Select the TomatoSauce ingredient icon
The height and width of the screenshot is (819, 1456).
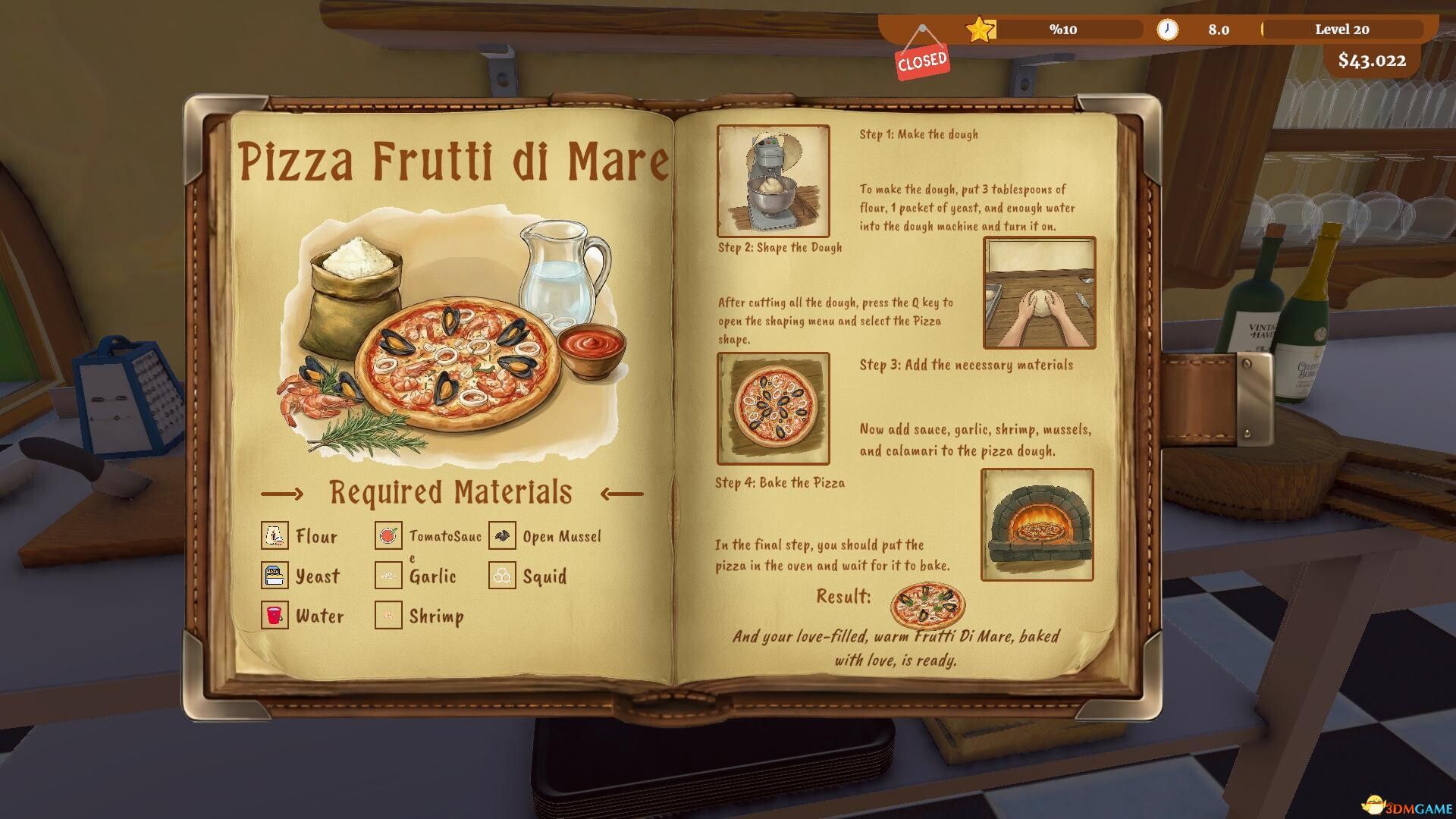[x=388, y=535]
